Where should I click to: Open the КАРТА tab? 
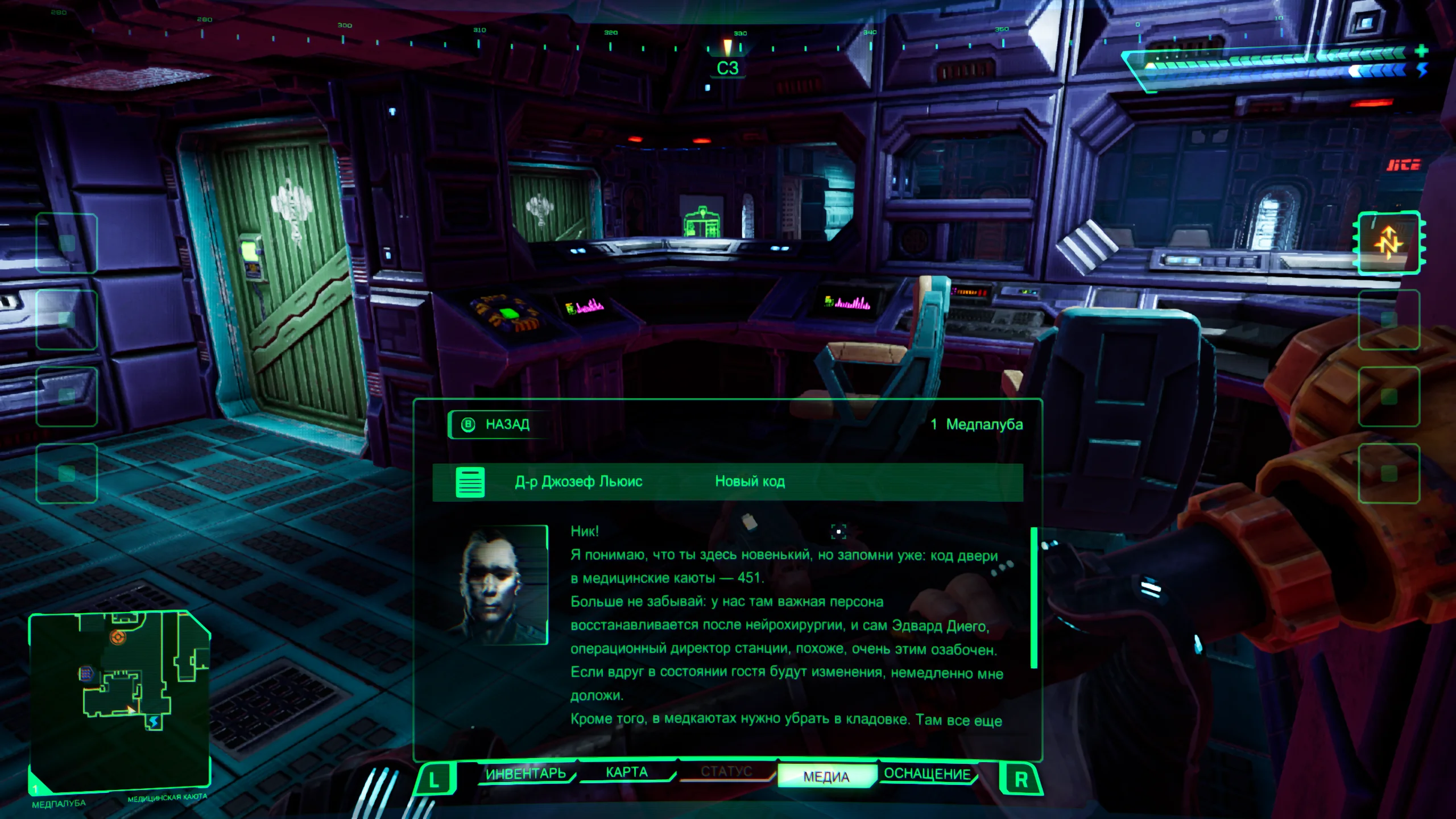coord(626,772)
